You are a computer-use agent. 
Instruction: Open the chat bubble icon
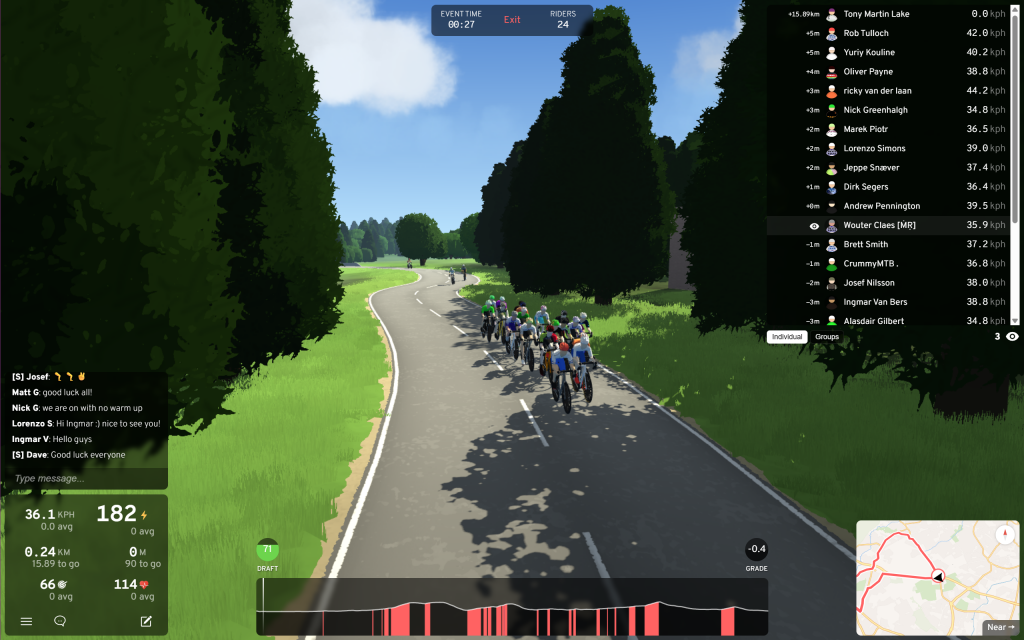tap(60, 621)
